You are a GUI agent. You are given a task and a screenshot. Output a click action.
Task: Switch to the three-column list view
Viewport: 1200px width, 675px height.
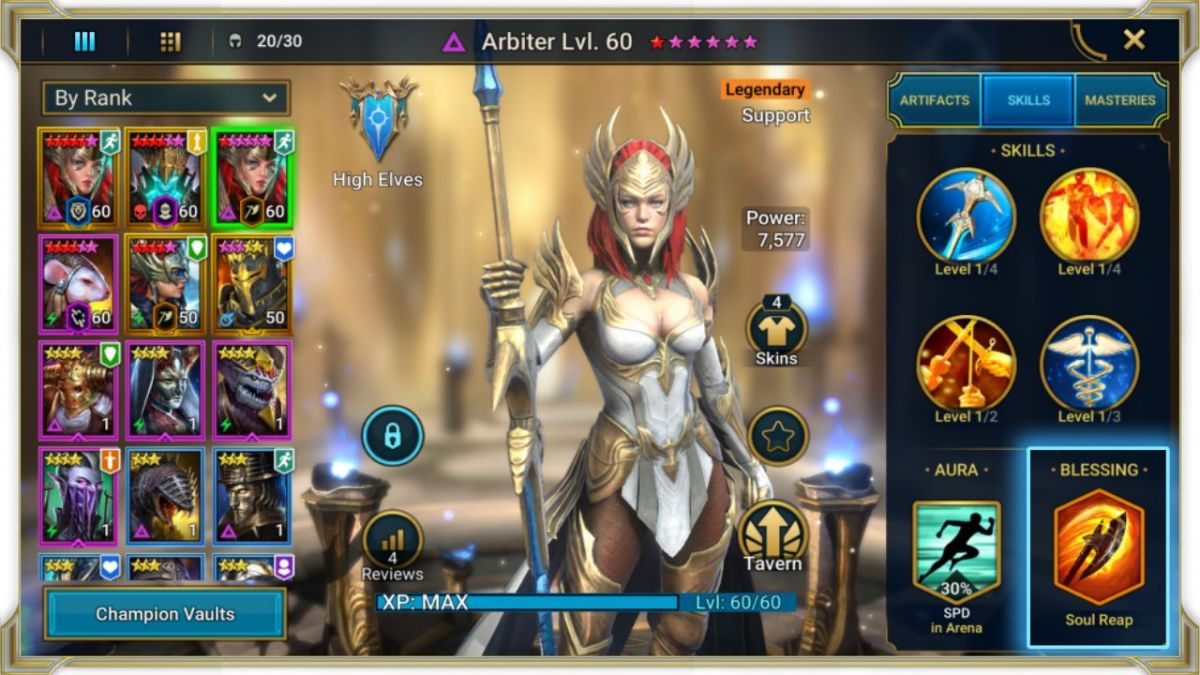(x=85, y=41)
